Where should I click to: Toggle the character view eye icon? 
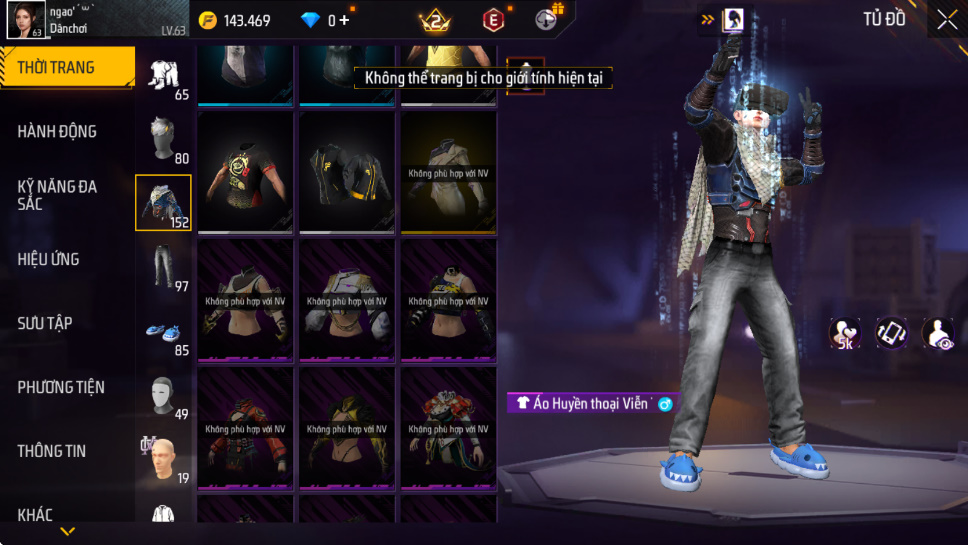[x=938, y=334]
